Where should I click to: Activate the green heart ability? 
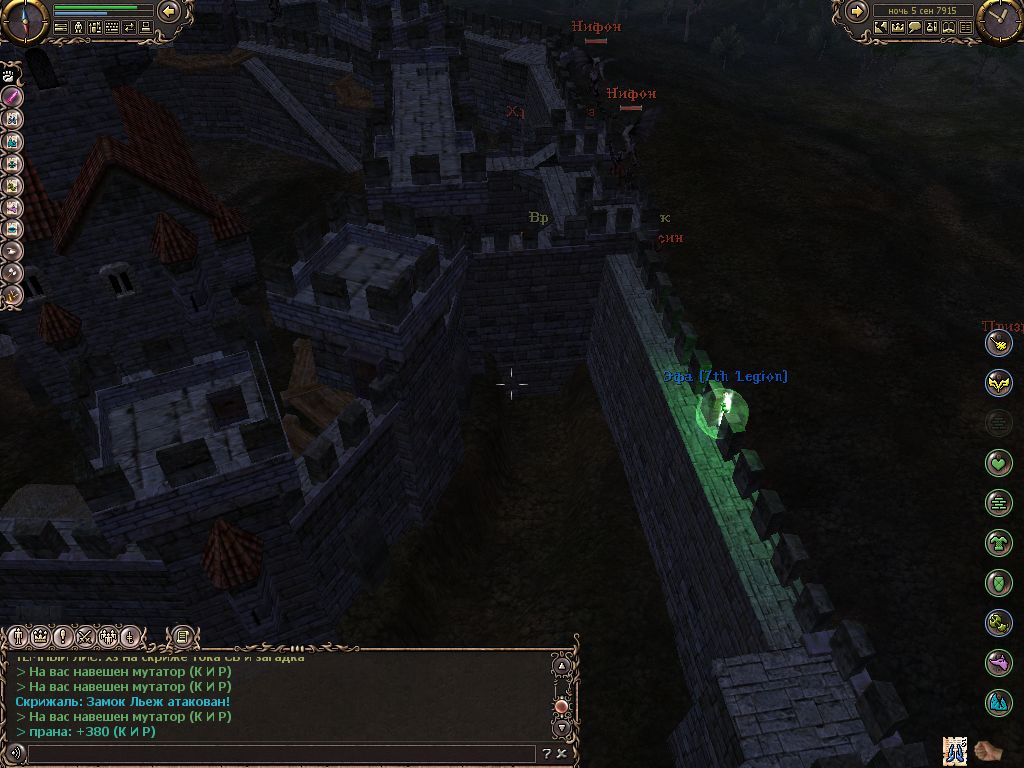pyautogui.click(x=998, y=462)
